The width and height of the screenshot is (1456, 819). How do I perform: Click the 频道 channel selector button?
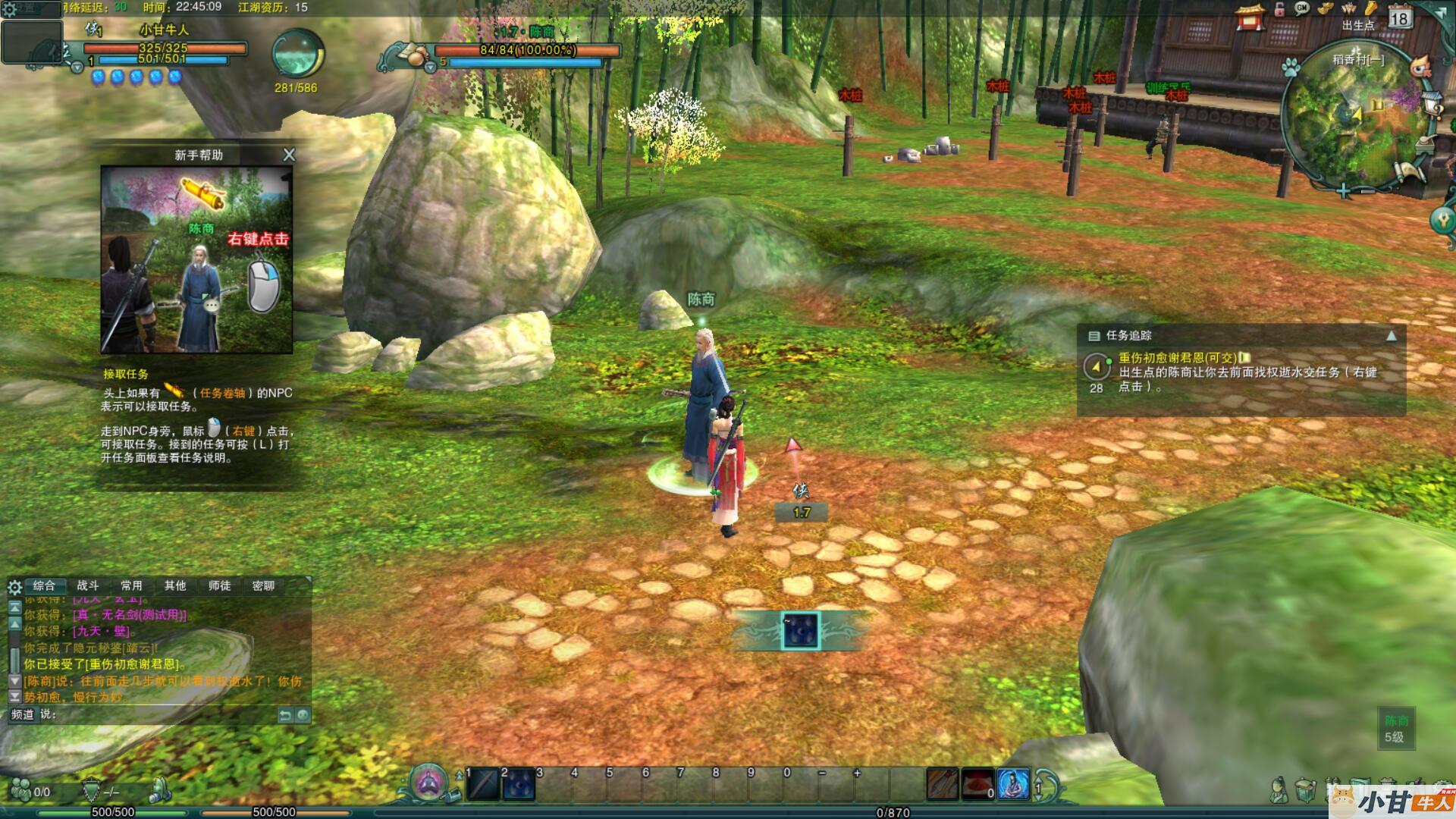click(x=23, y=714)
